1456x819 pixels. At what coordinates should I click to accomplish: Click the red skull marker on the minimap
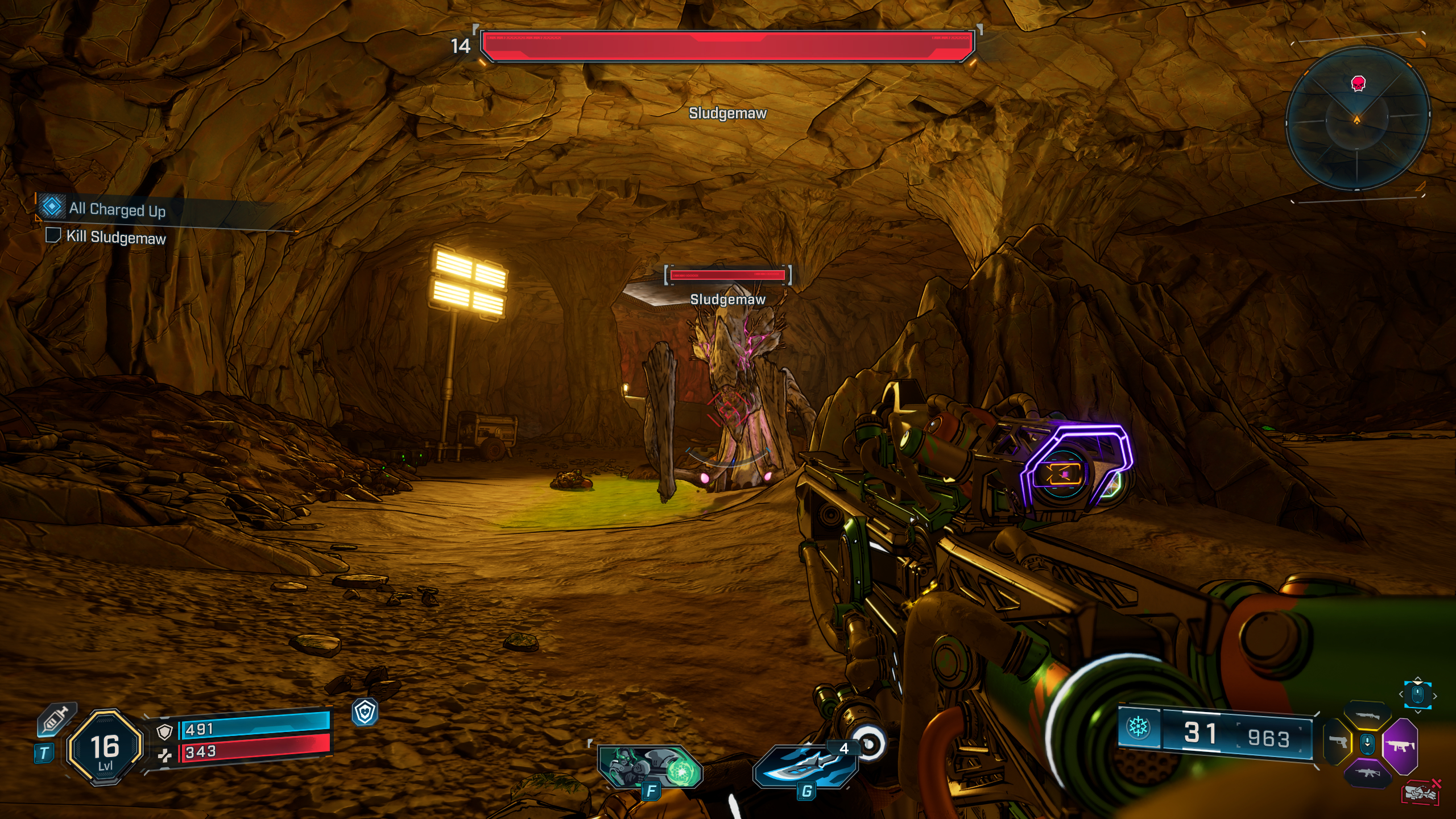point(1358,84)
